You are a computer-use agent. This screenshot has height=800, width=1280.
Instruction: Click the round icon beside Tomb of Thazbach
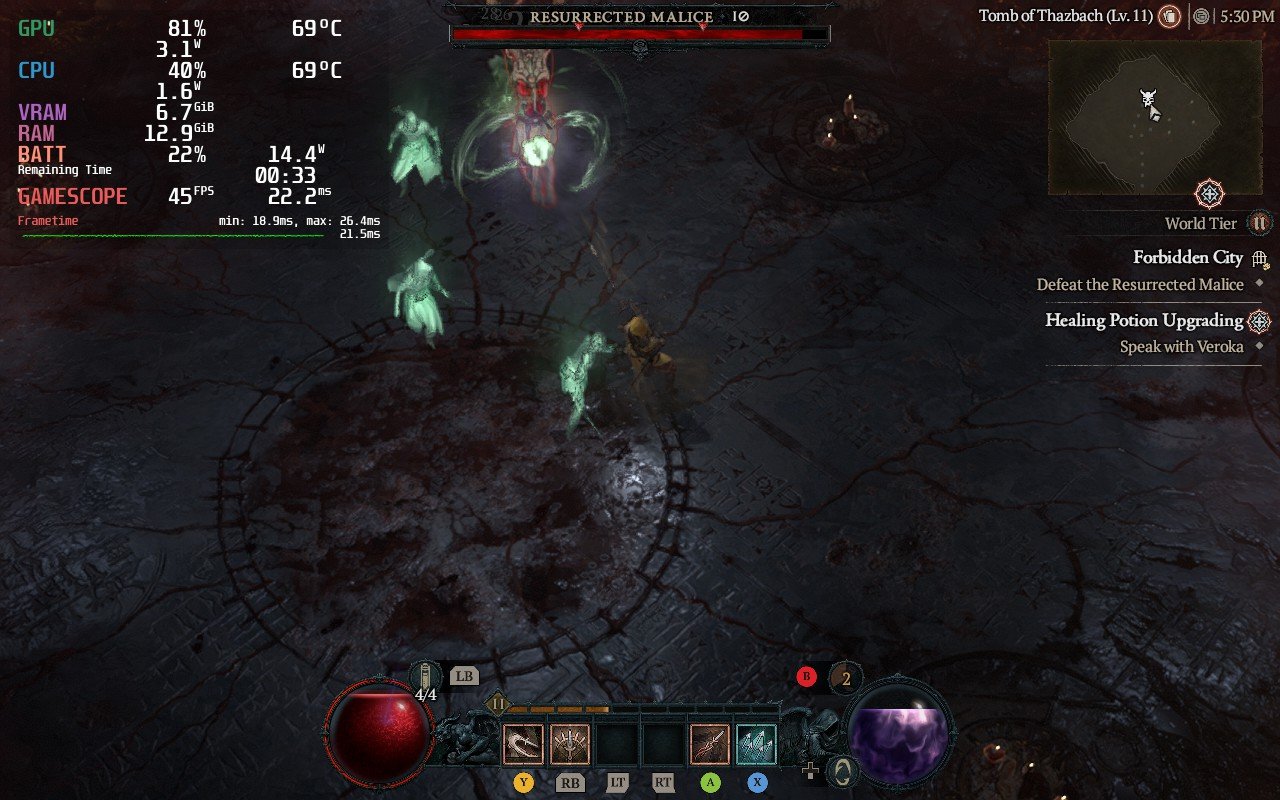pyautogui.click(x=1169, y=16)
